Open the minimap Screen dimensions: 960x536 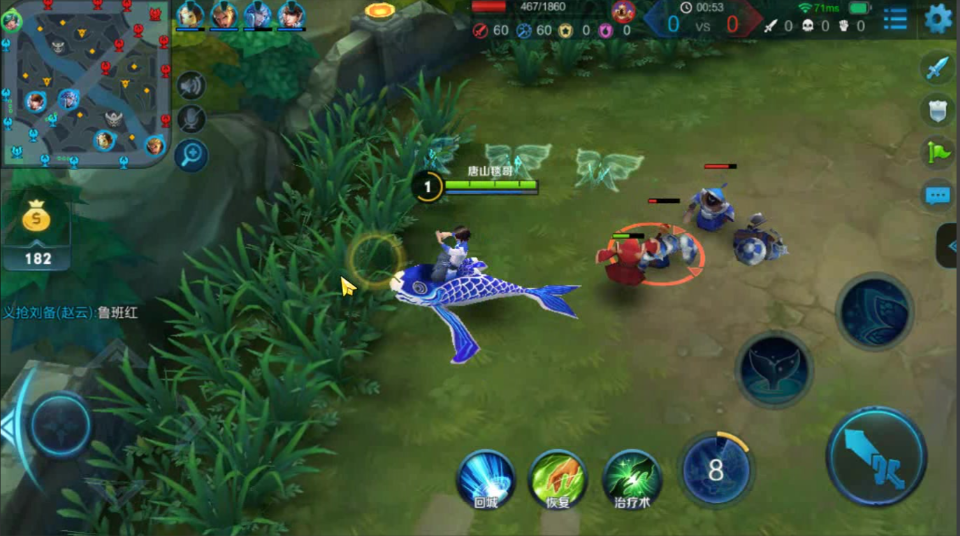point(84,84)
